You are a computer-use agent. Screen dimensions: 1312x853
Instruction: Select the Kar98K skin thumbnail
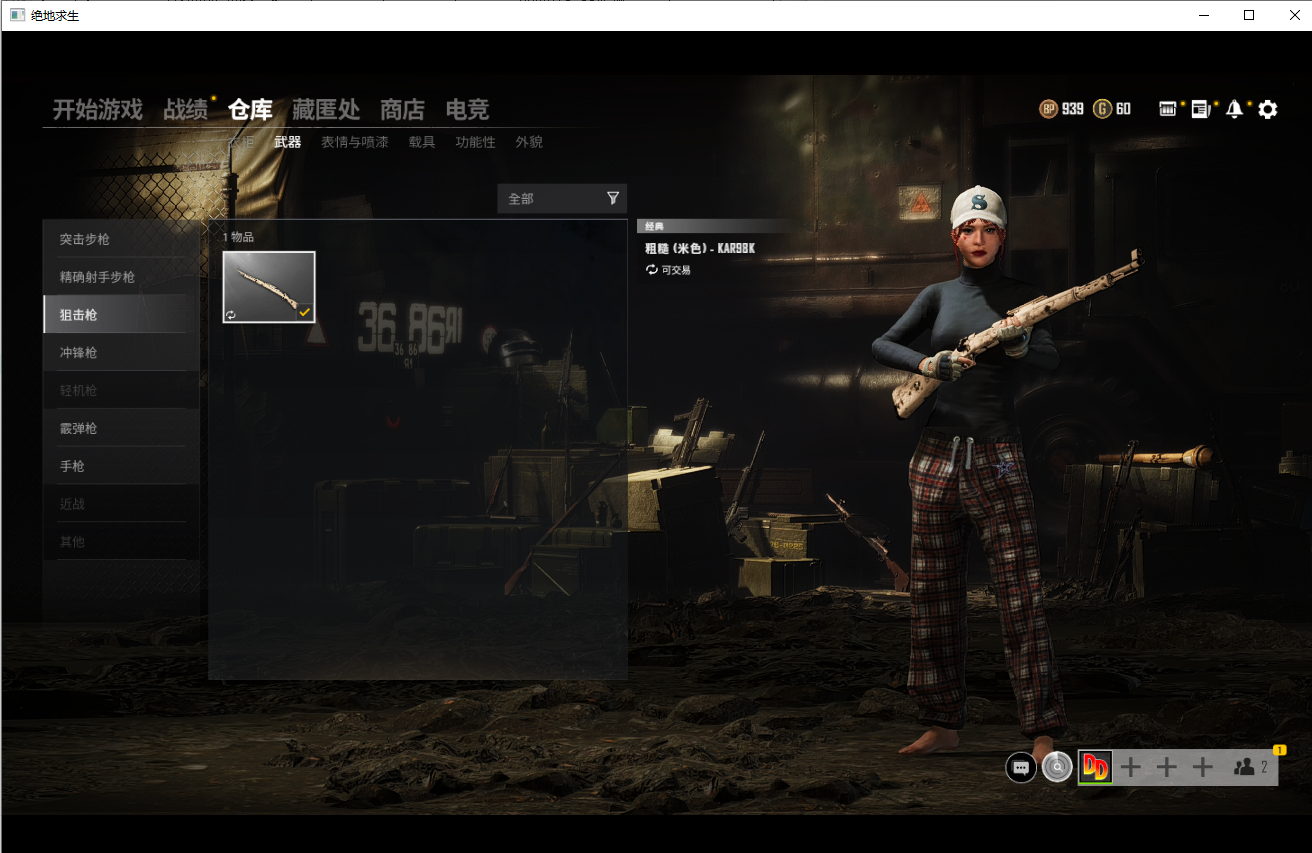[x=268, y=287]
